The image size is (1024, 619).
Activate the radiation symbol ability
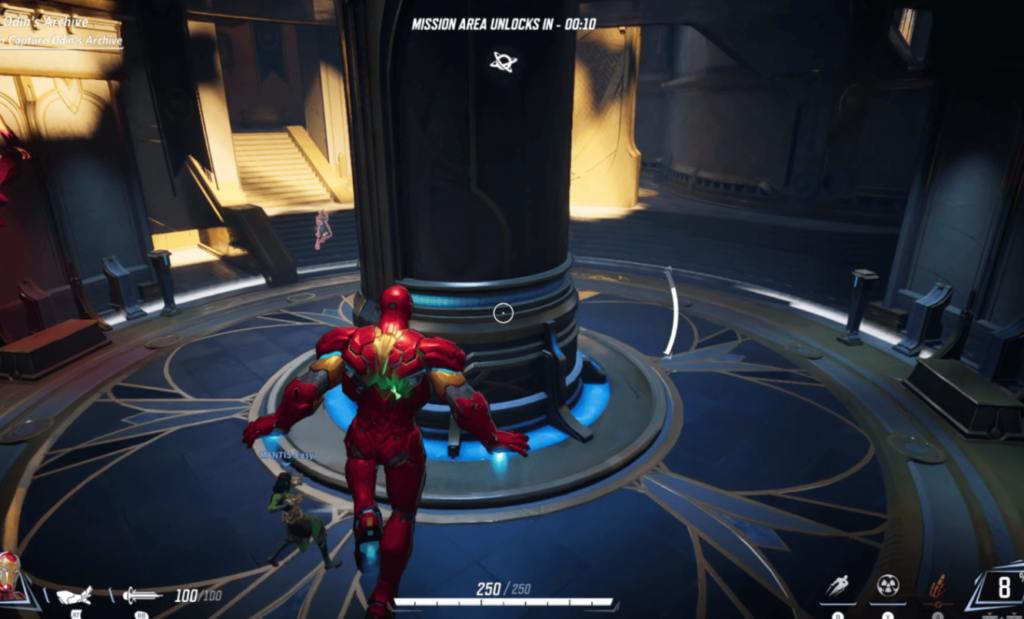887,585
